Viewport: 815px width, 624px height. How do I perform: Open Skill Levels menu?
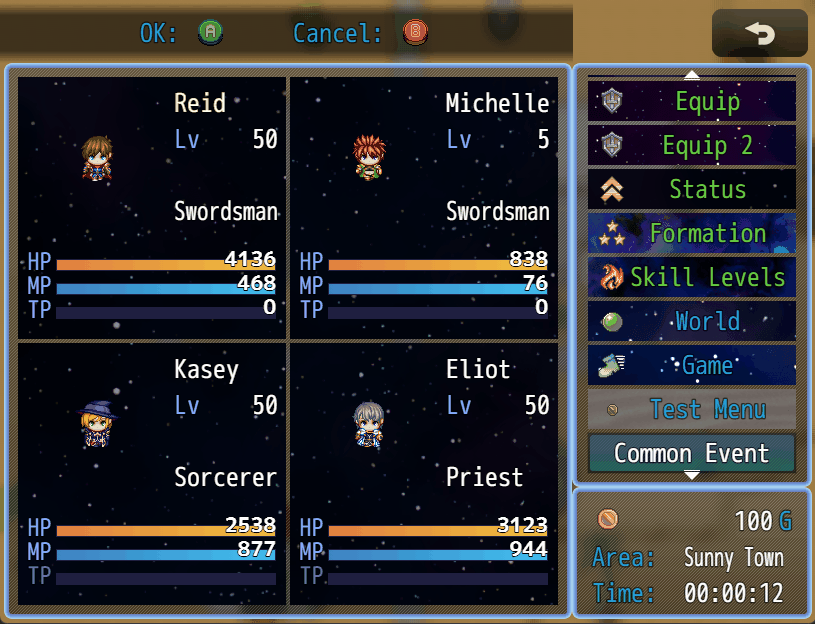[692, 277]
